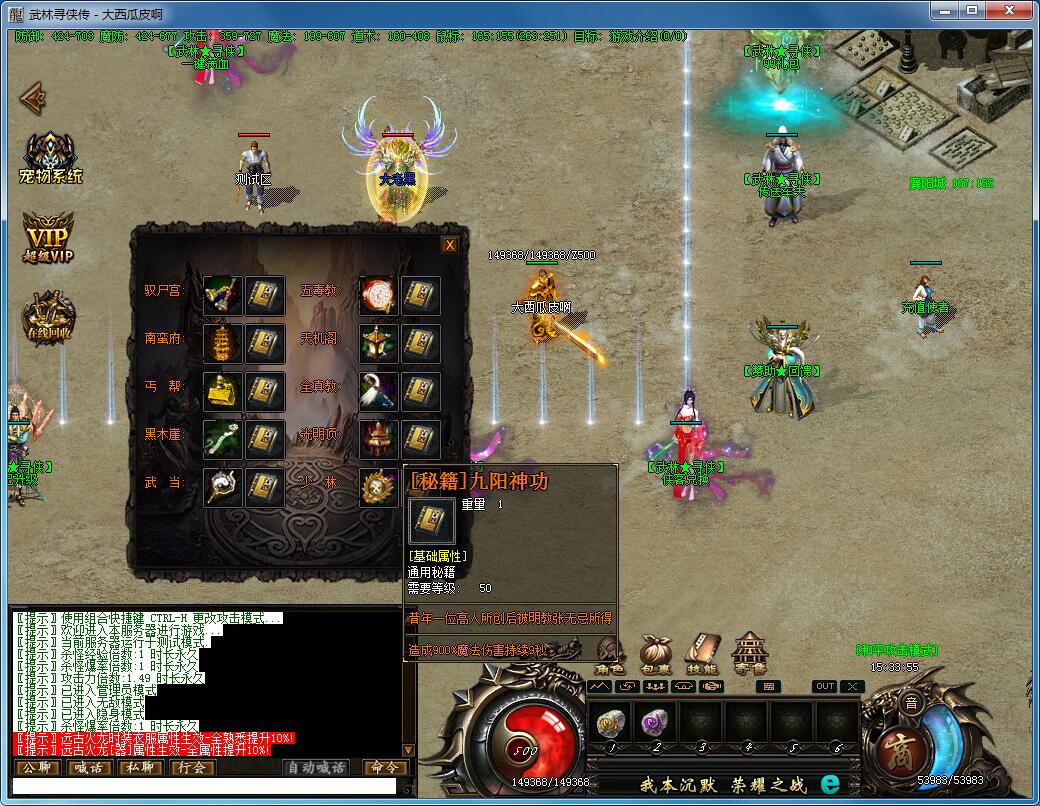Open the 技能 skills book

(703, 653)
